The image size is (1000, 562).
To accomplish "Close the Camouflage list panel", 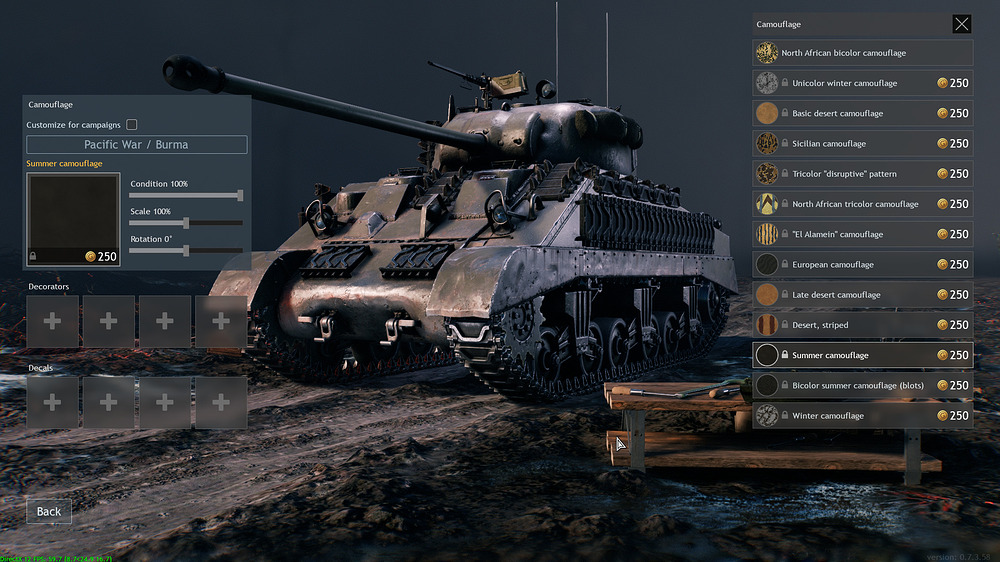I will (x=961, y=24).
